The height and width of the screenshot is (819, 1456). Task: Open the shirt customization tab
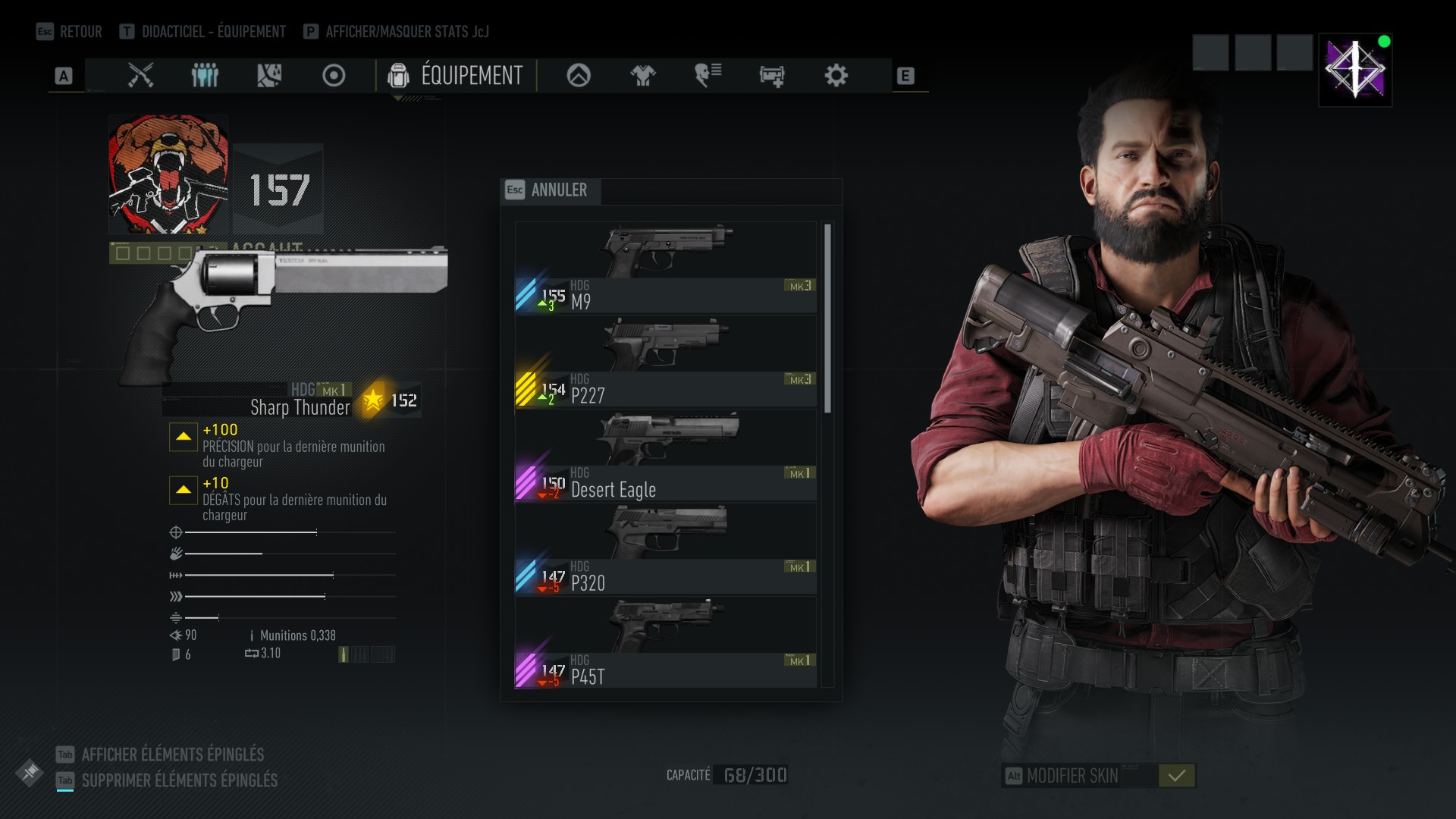[643, 76]
